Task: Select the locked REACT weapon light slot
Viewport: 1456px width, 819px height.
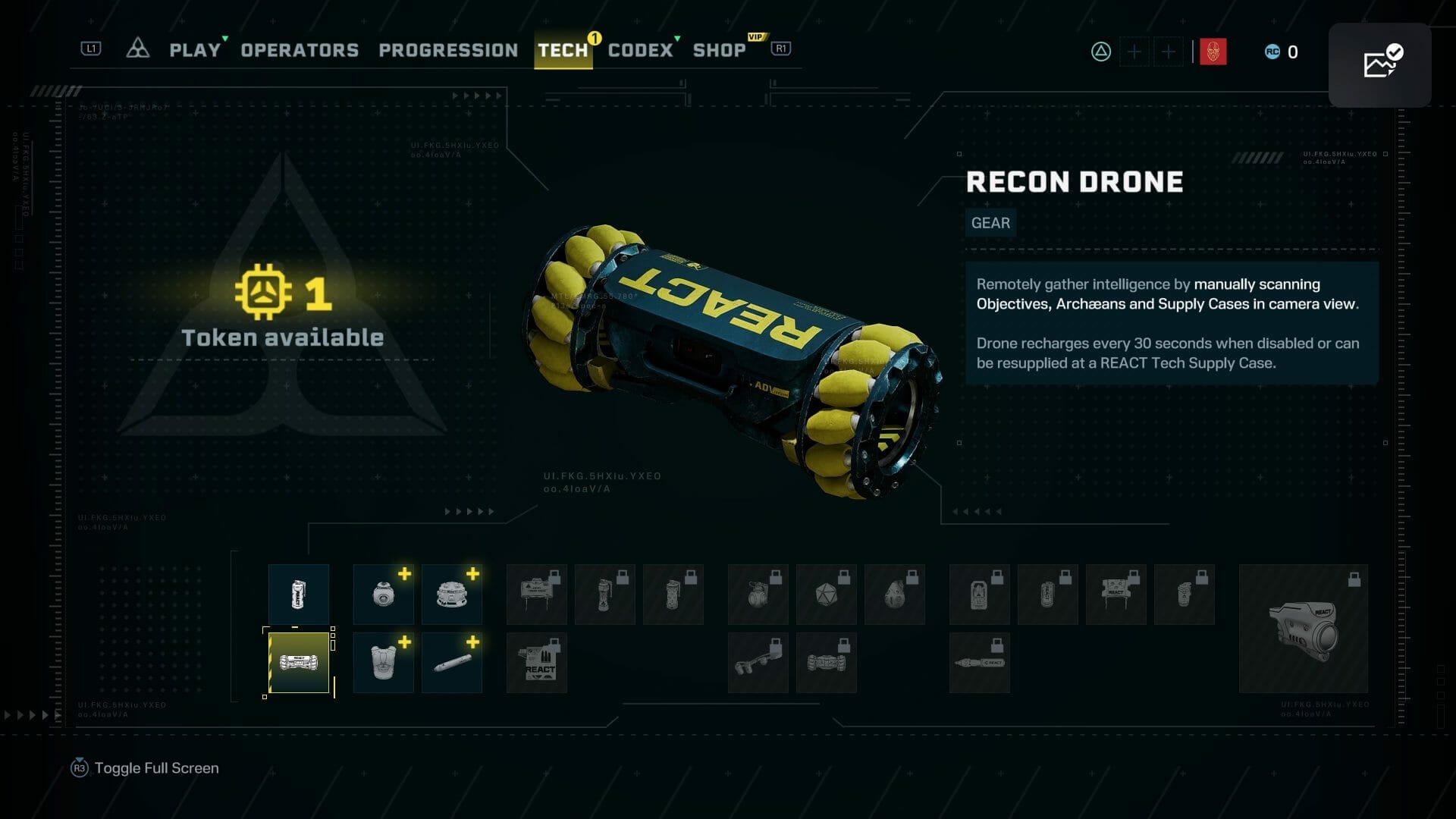Action: pos(1303,629)
